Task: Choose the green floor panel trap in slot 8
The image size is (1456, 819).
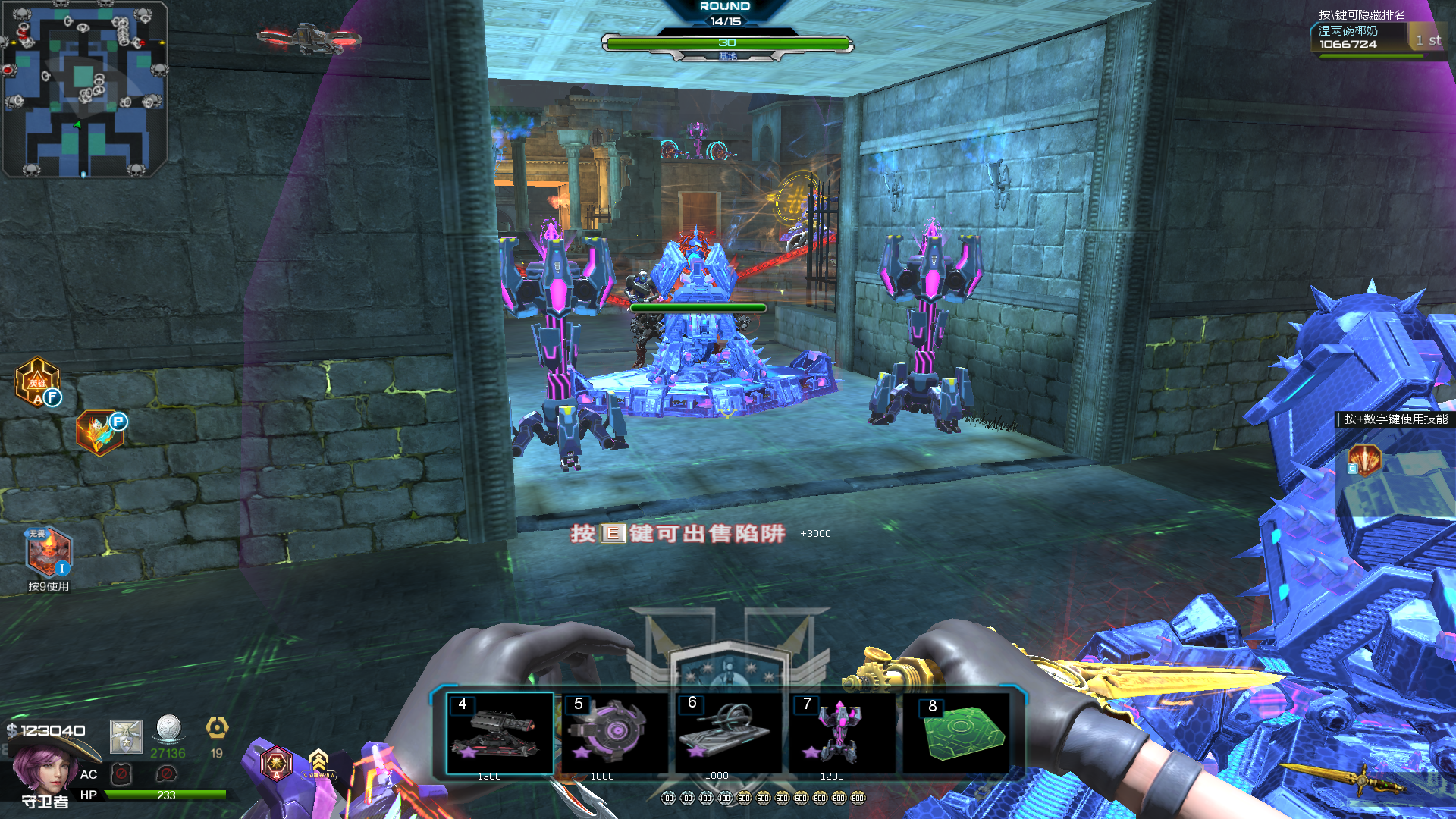Action: pos(957,733)
